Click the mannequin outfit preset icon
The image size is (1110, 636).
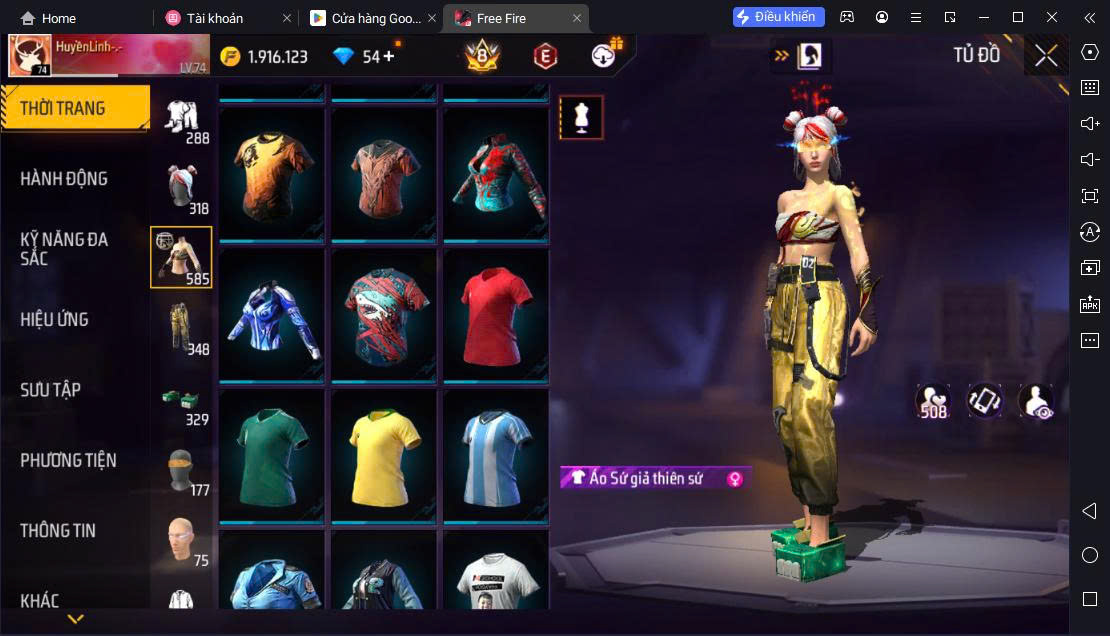click(581, 118)
